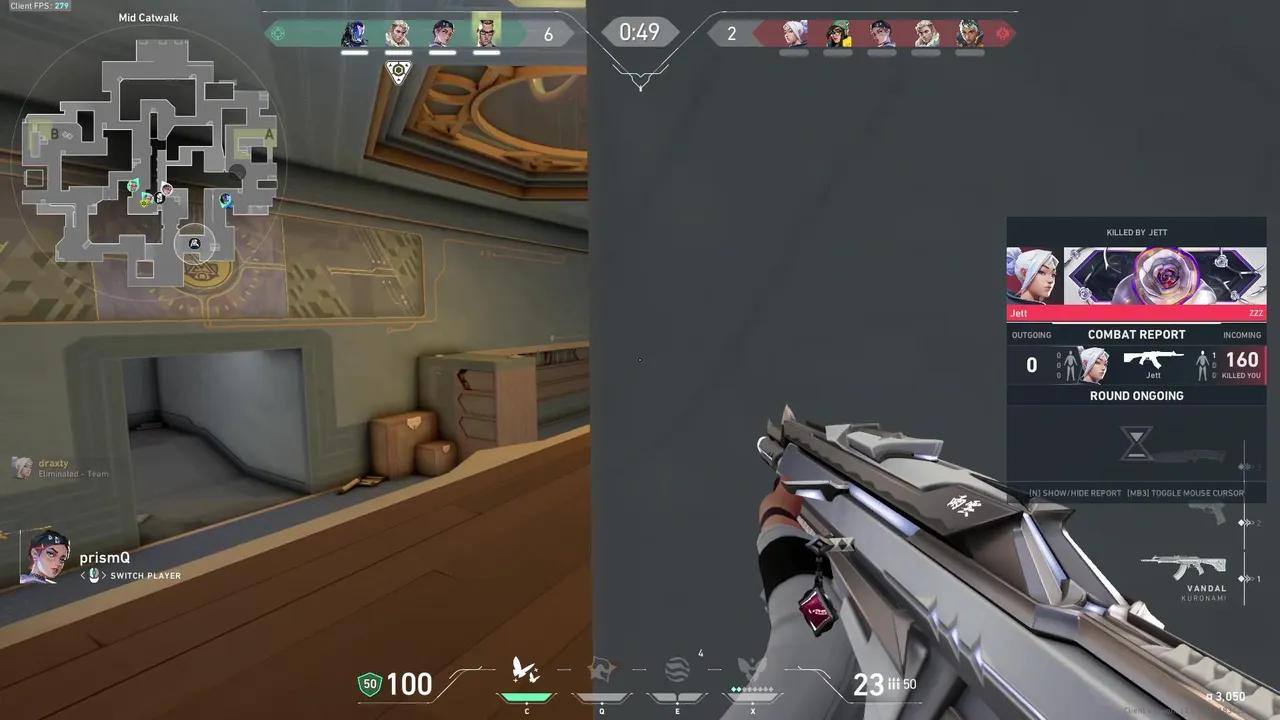Click Jett's agent portrait on the enemy team bar
The height and width of the screenshot is (720, 1280).
(793, 33)
